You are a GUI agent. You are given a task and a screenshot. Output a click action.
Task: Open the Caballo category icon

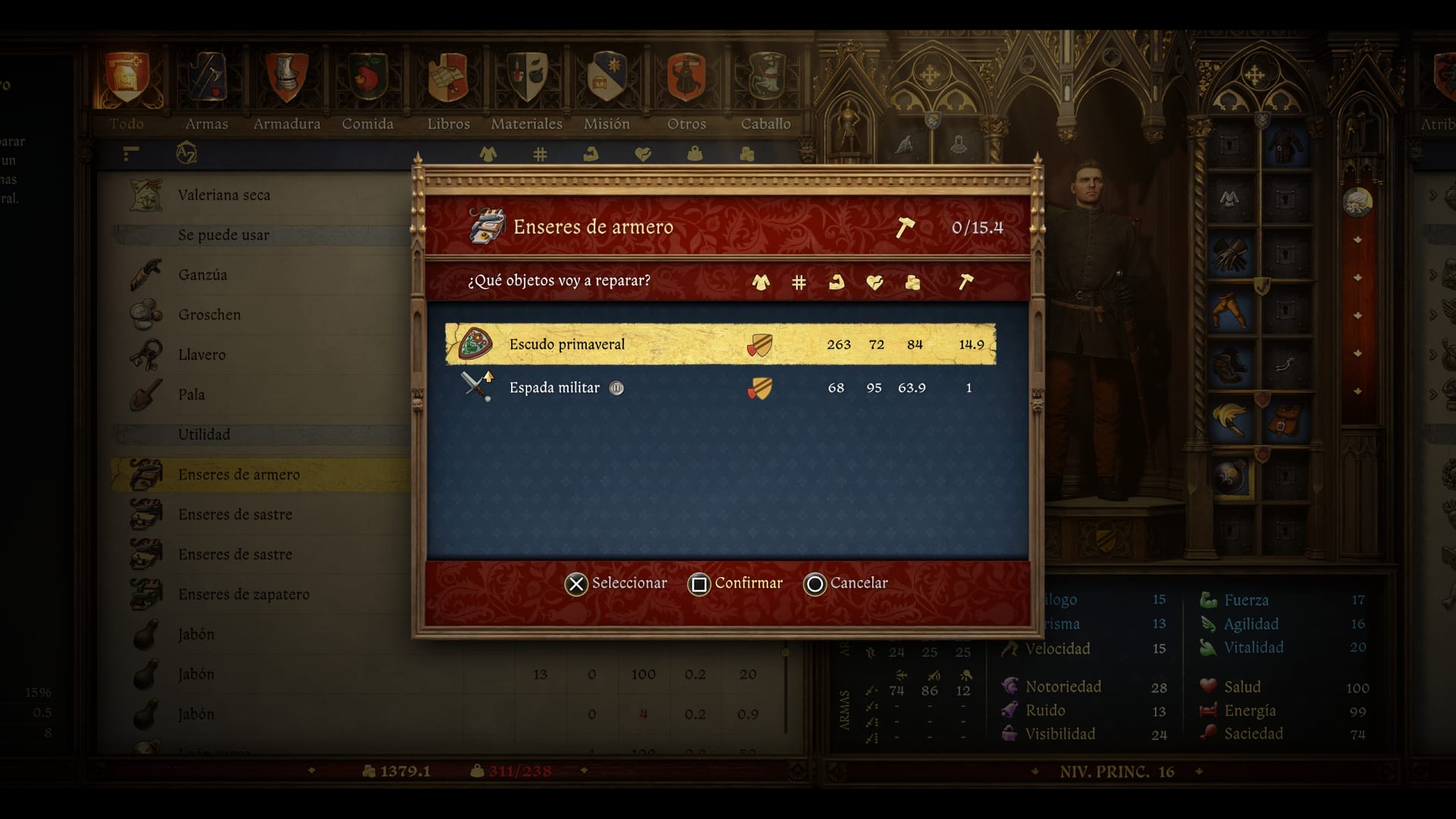[x=766, y=76]
